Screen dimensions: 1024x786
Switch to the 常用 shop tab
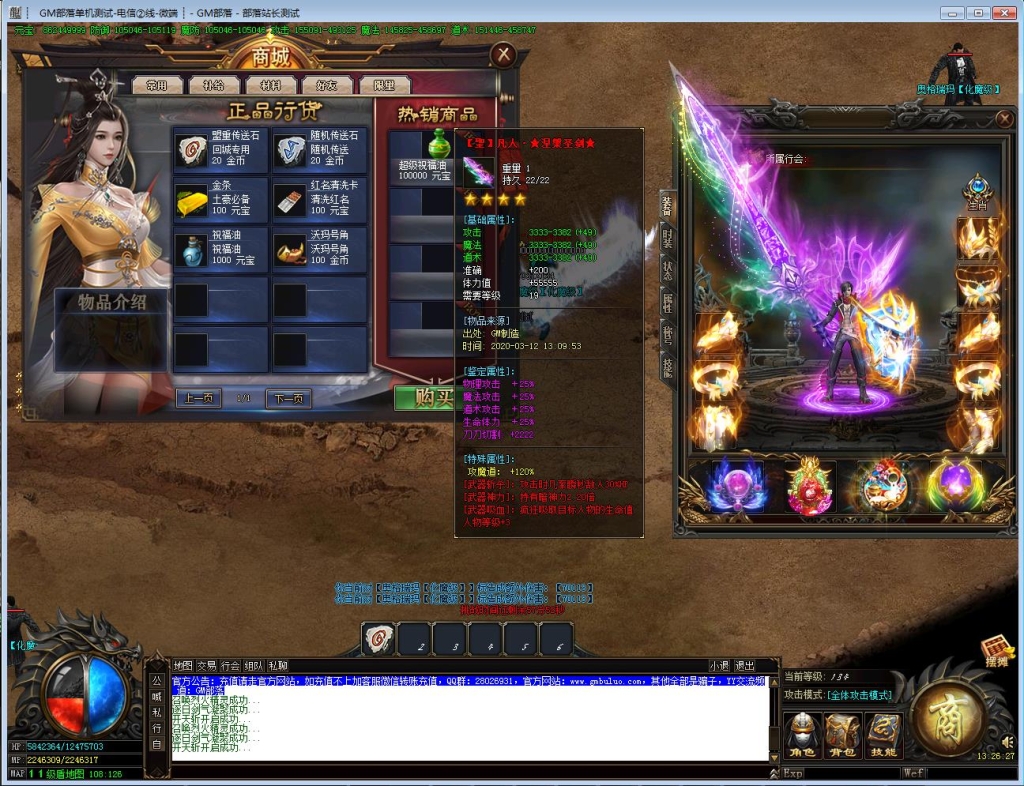point(156,86)
